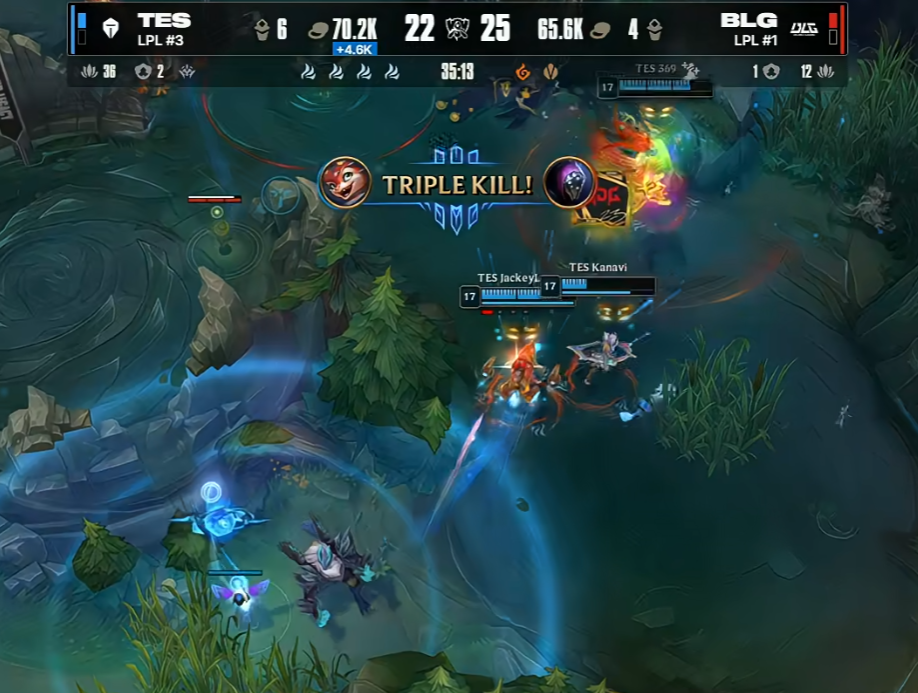Select the hooded victim portrait in the kill banner
The image size is (918, 693).
point(569,183)
